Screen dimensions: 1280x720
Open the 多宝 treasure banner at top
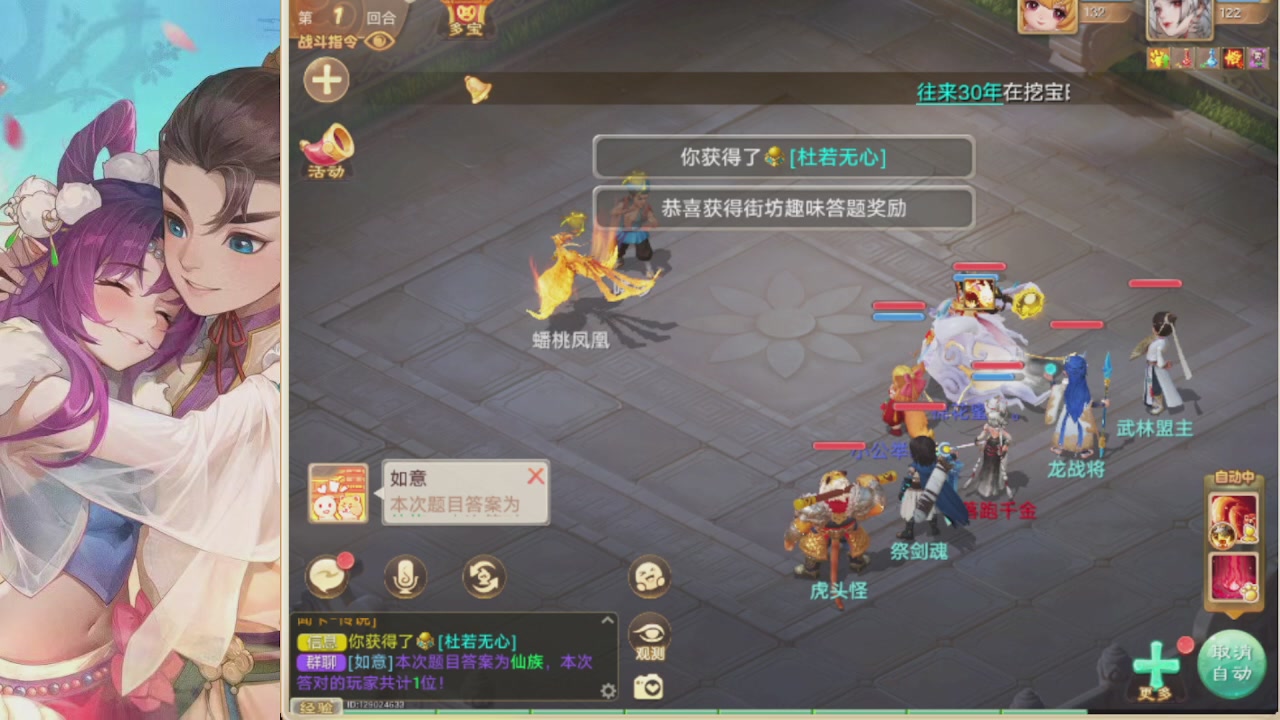[466, 16]
